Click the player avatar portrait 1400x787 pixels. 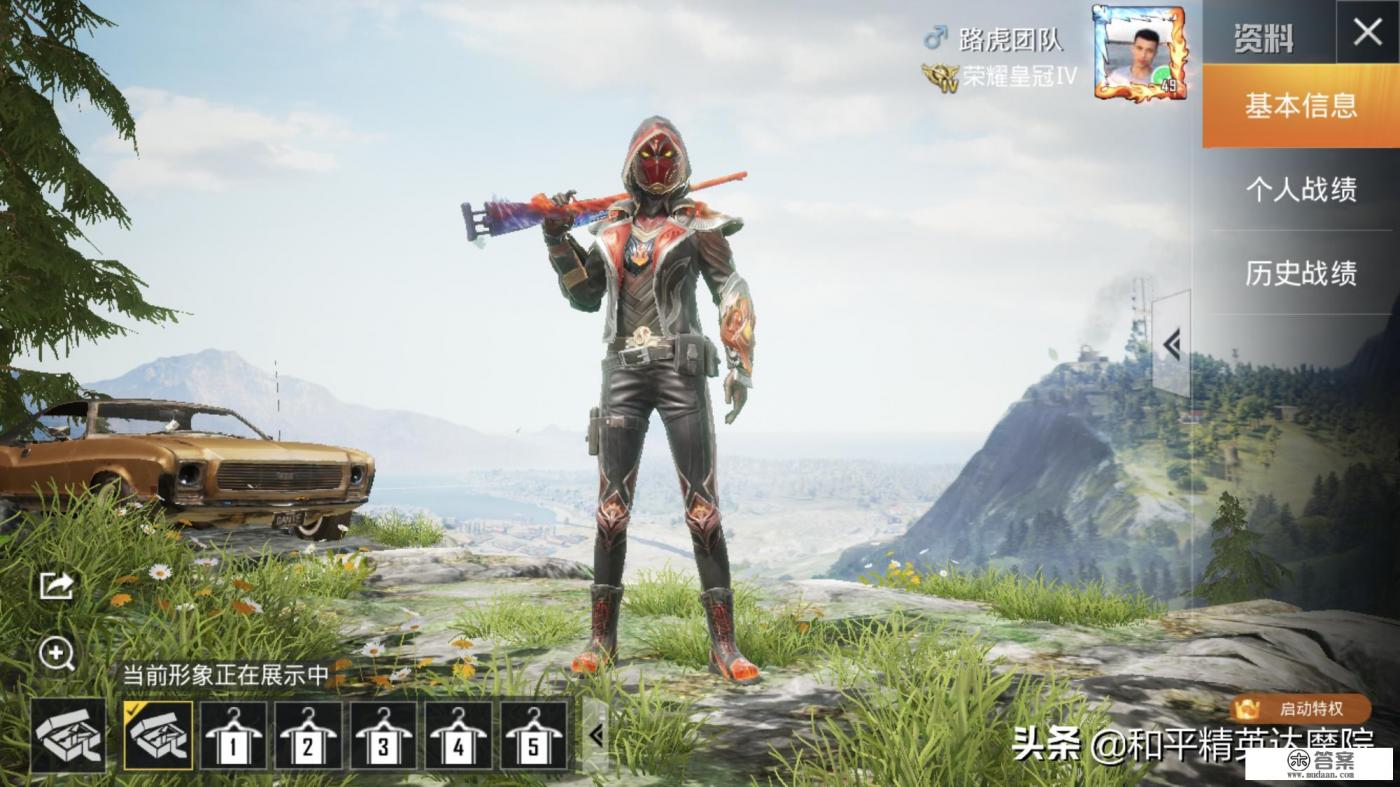click(1139, 53)
